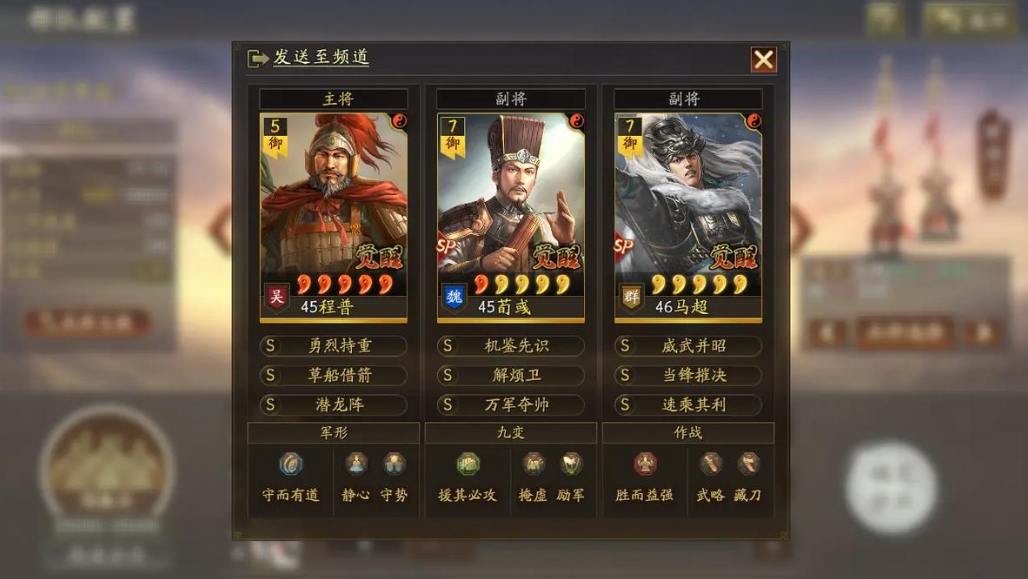Image resolution: width=1028 pixels, height=579 pixels.
Task: Select the 静心 icon
Action: (x=356, y=464)
